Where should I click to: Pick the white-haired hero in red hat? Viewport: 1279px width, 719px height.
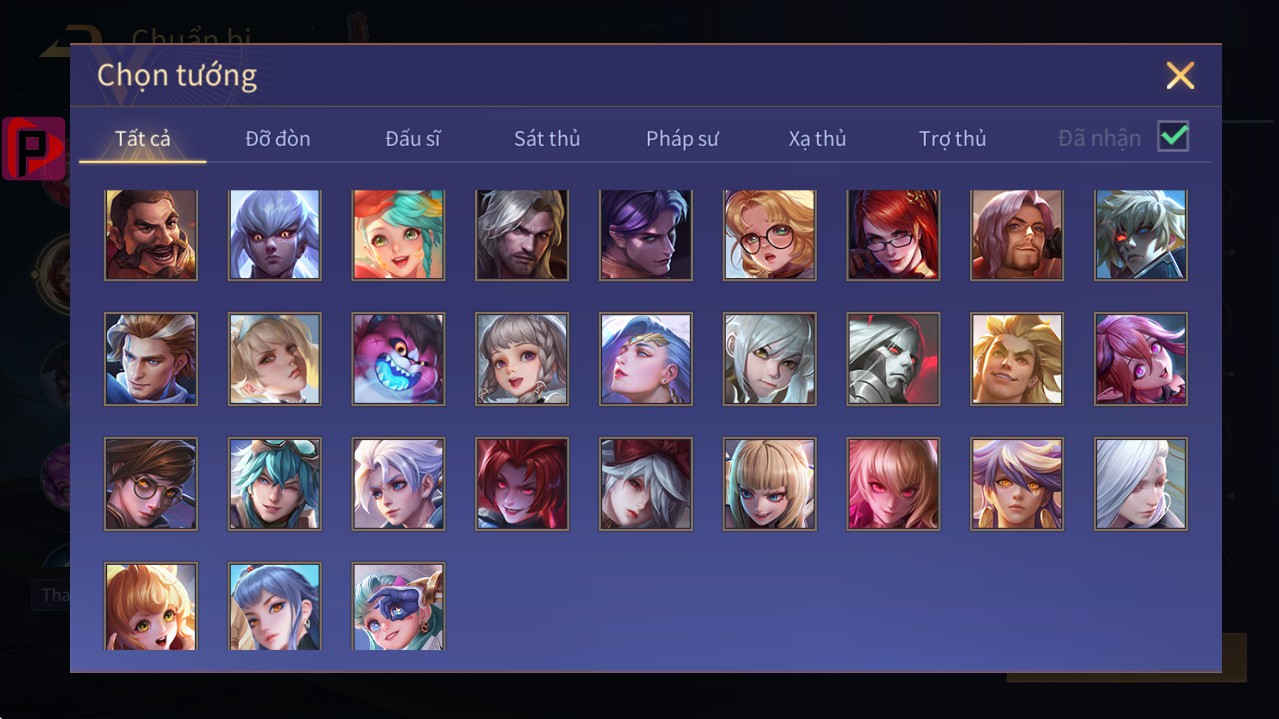(646, 483)
